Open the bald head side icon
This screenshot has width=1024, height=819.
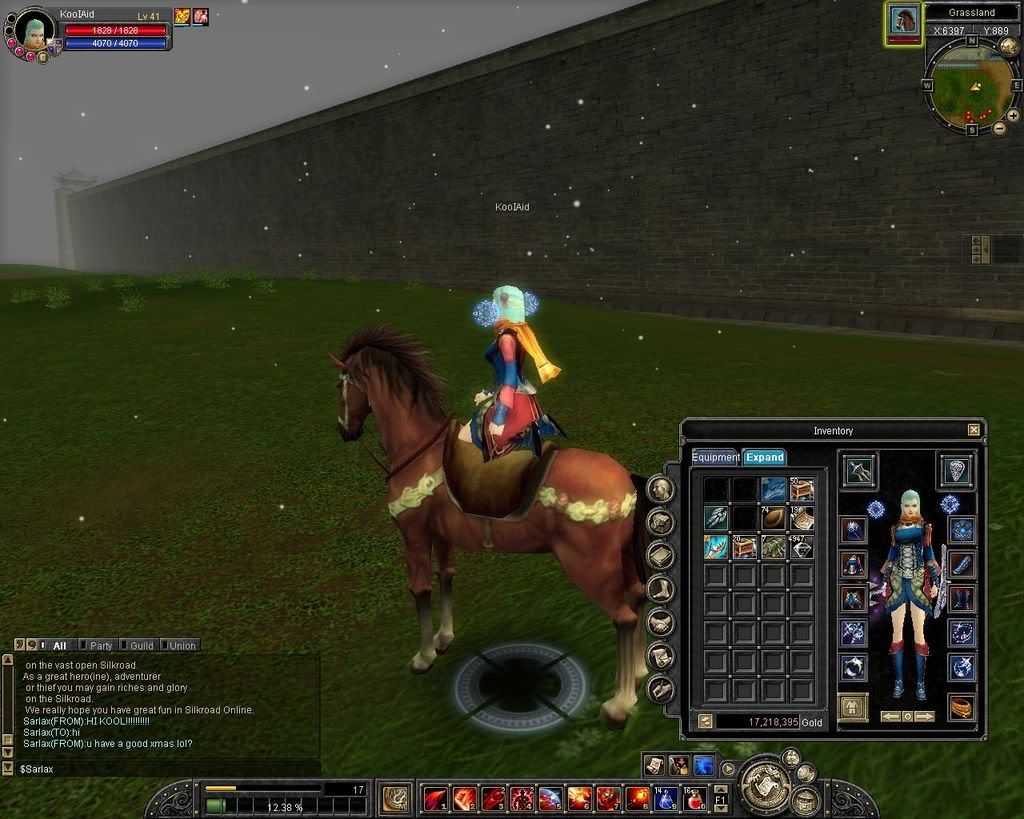[x=660, y=489]
